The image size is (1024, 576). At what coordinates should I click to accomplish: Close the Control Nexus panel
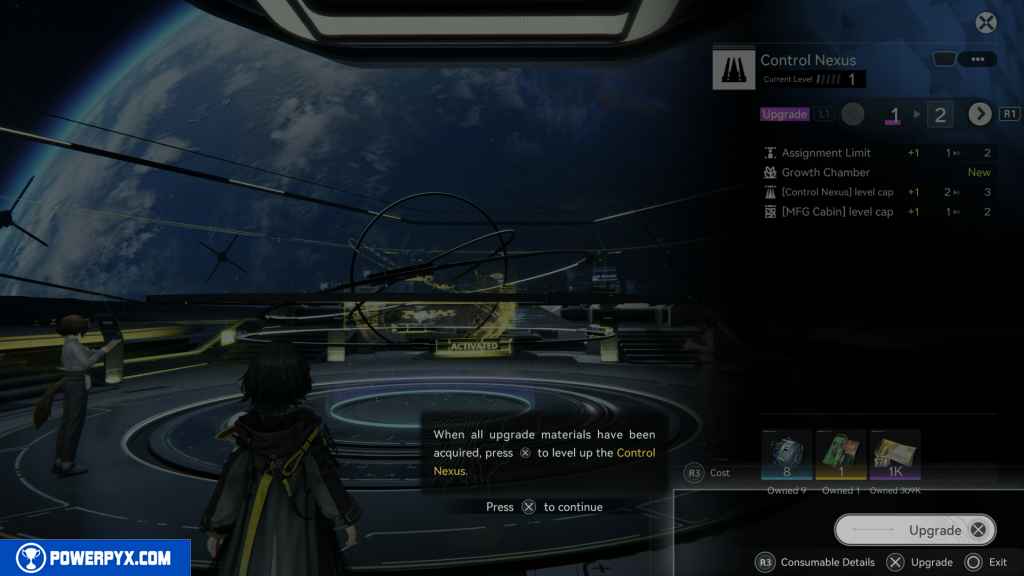coord(986,23)
